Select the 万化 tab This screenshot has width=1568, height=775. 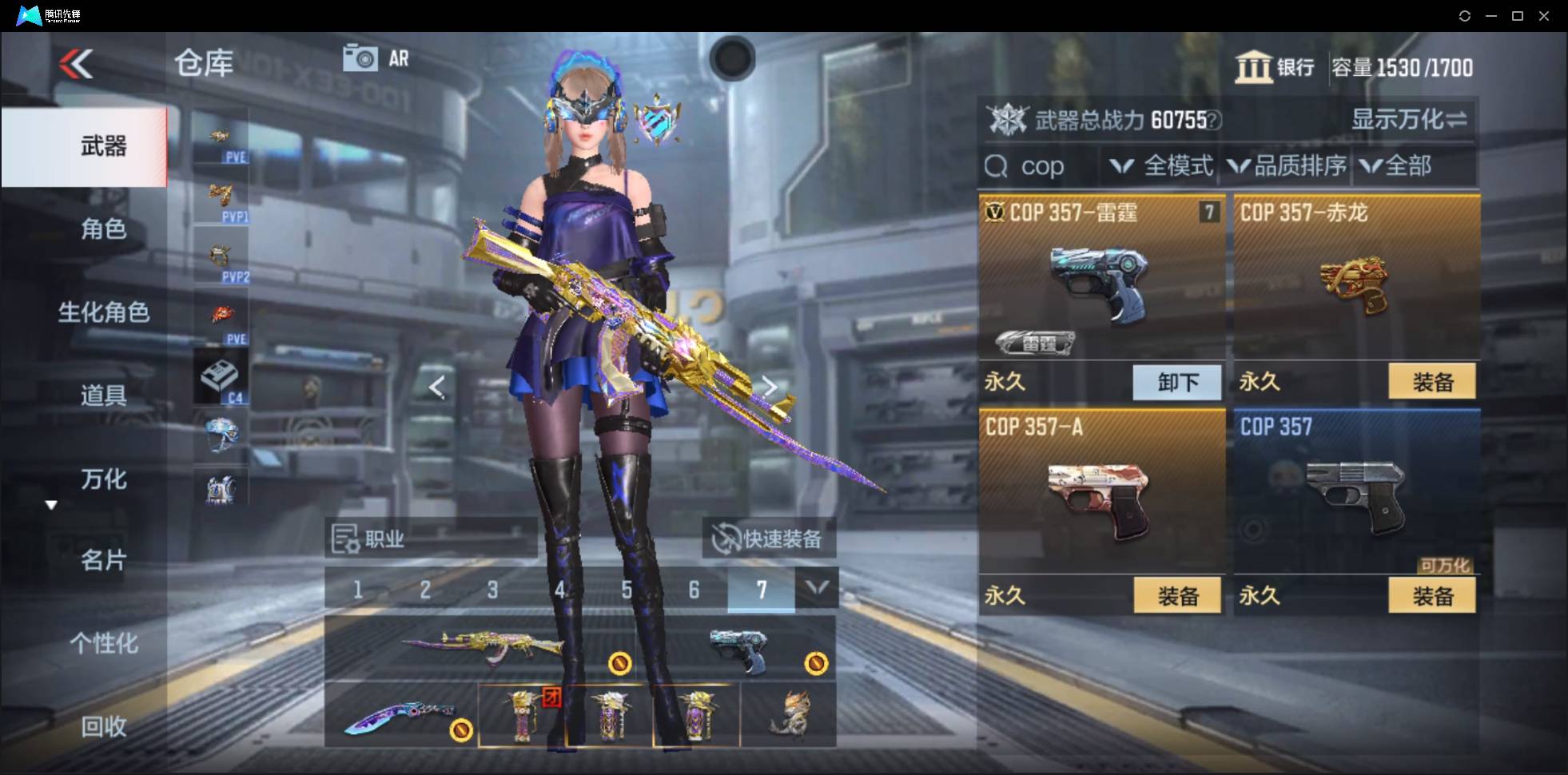[x=103, y=479]
